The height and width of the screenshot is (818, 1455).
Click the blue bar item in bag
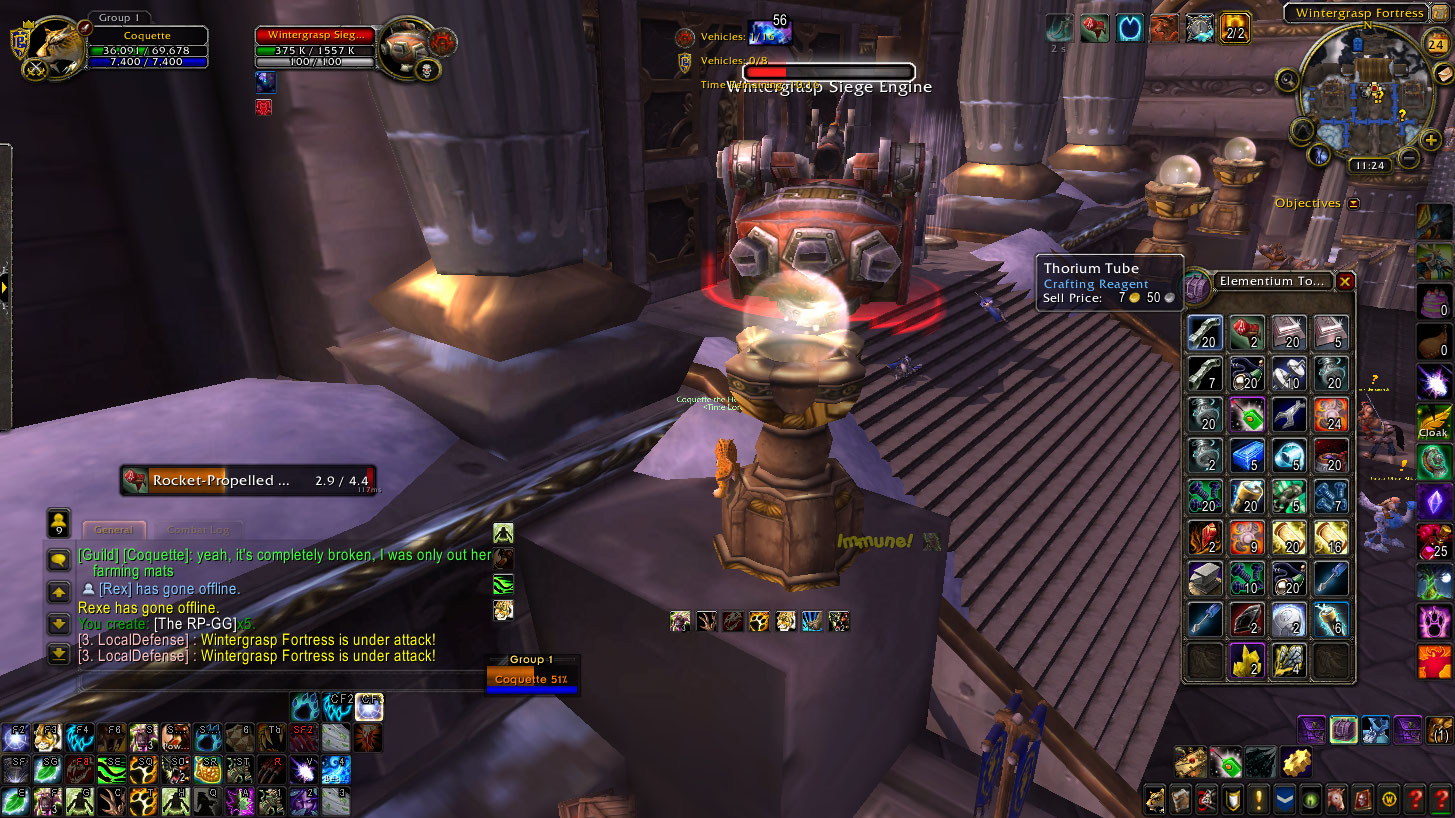pos(1246,455)
